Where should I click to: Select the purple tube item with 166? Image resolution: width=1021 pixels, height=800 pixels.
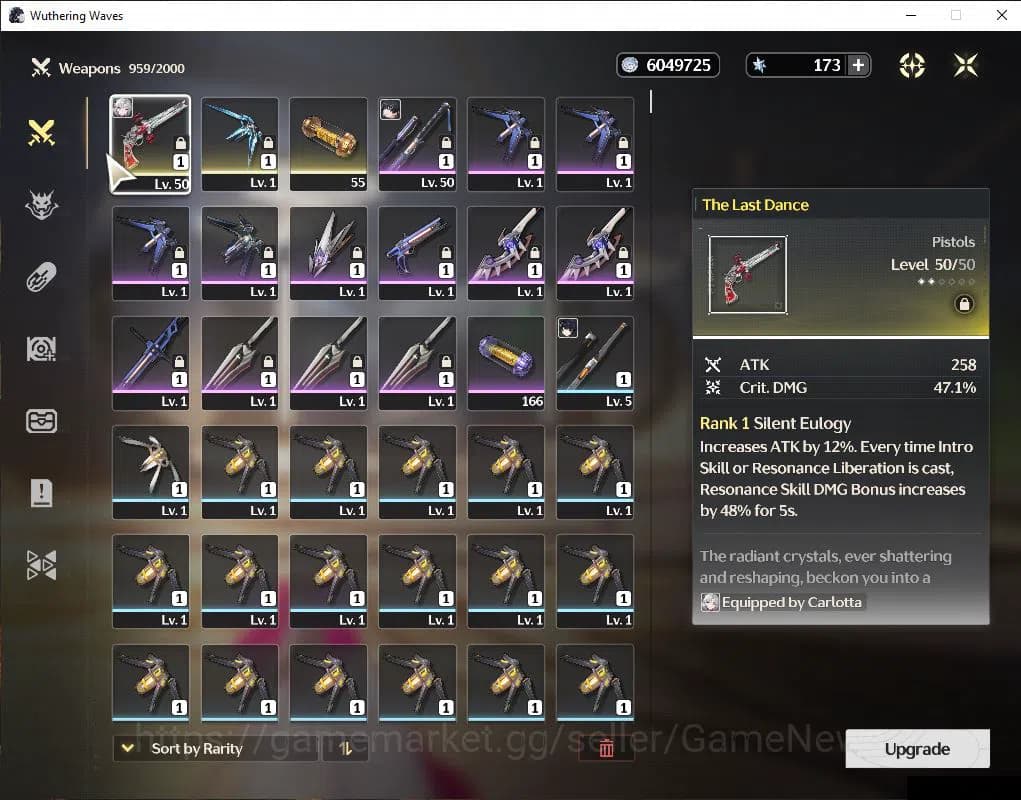[506, 362]
